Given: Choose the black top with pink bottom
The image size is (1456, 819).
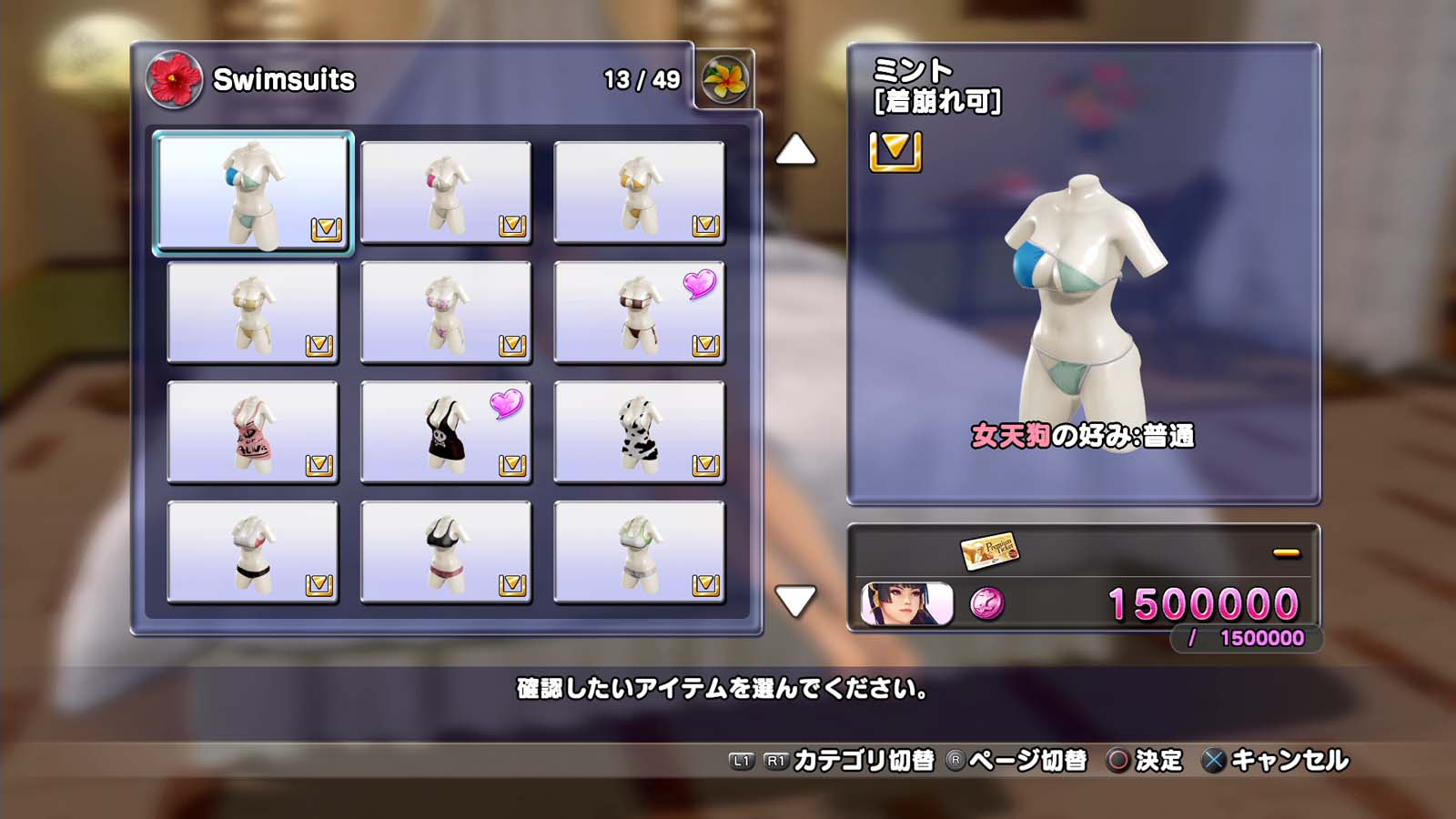Looking at the screenshot, I should click(x=446, y=552).
